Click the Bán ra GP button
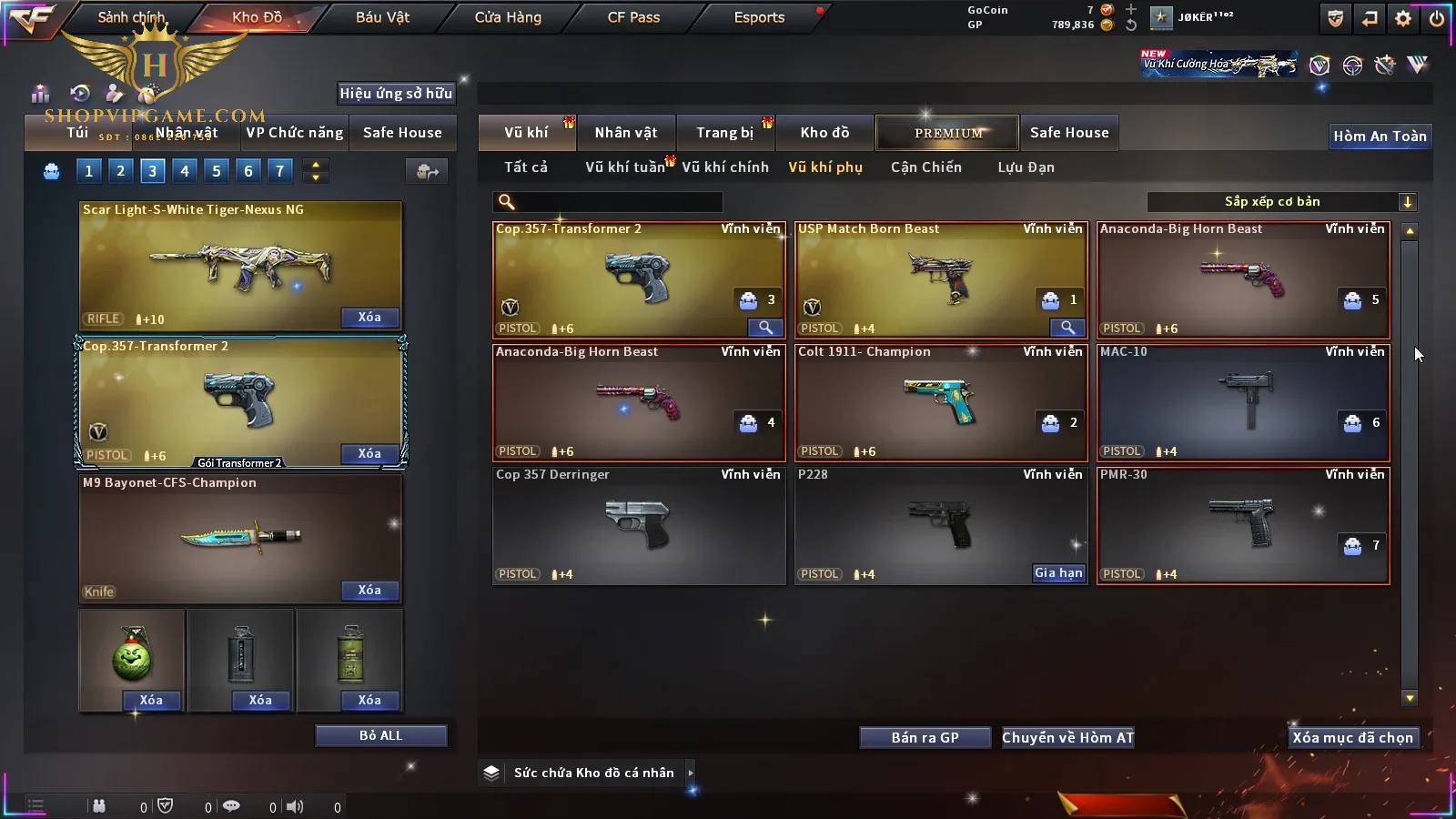The image size is (1456, 819). (x=925, y=738)
